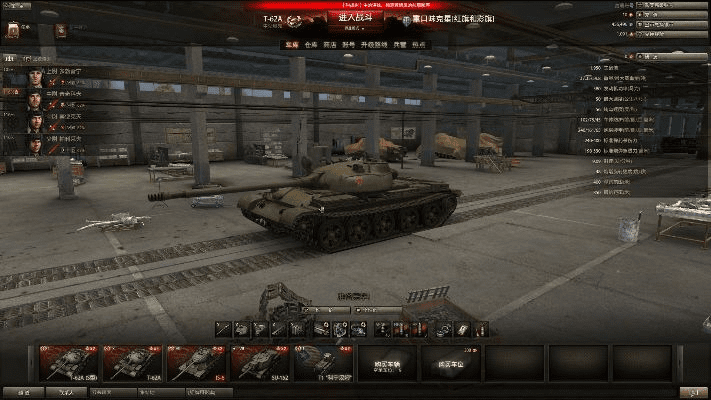Click the 购买车位 buy garage slot
Image resolution: width=711 pixels, height=400 pixels.
pos(452,363)
